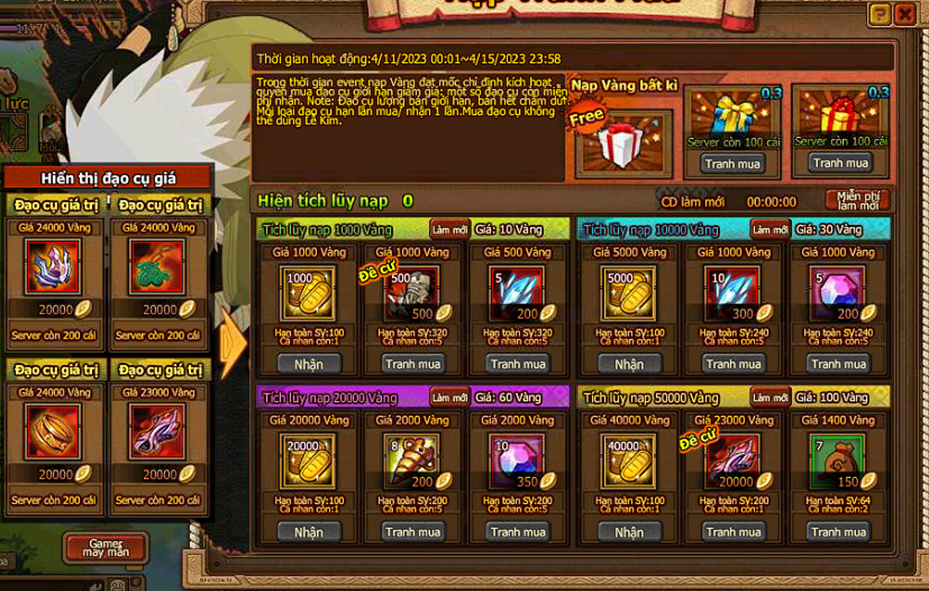Viewport: 929px width, 591px height.
Task: Open the Gamer may mắn button
Action: point(105,546)
